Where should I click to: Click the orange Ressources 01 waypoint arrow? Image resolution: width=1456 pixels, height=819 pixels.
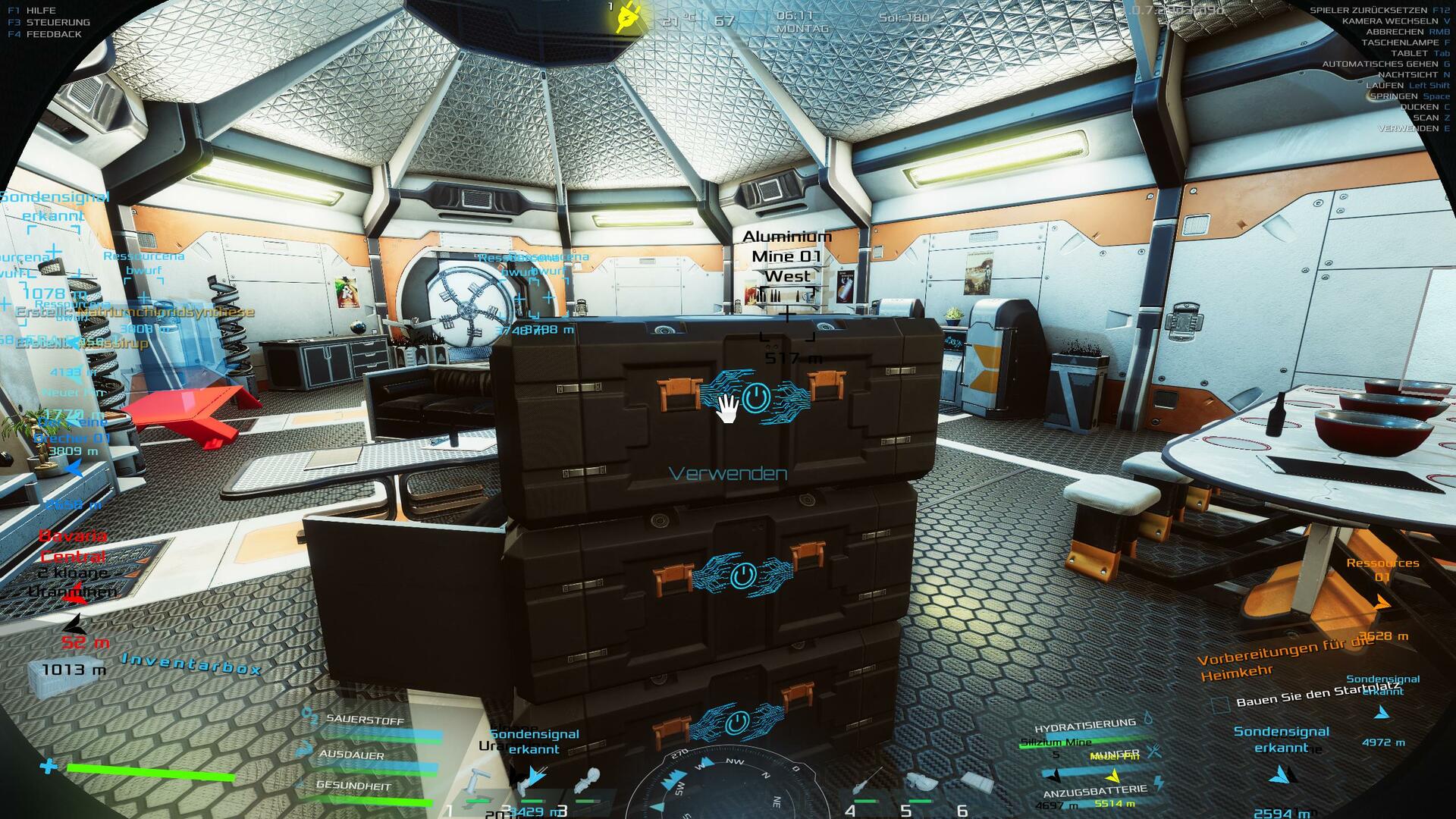point(1382,603)
